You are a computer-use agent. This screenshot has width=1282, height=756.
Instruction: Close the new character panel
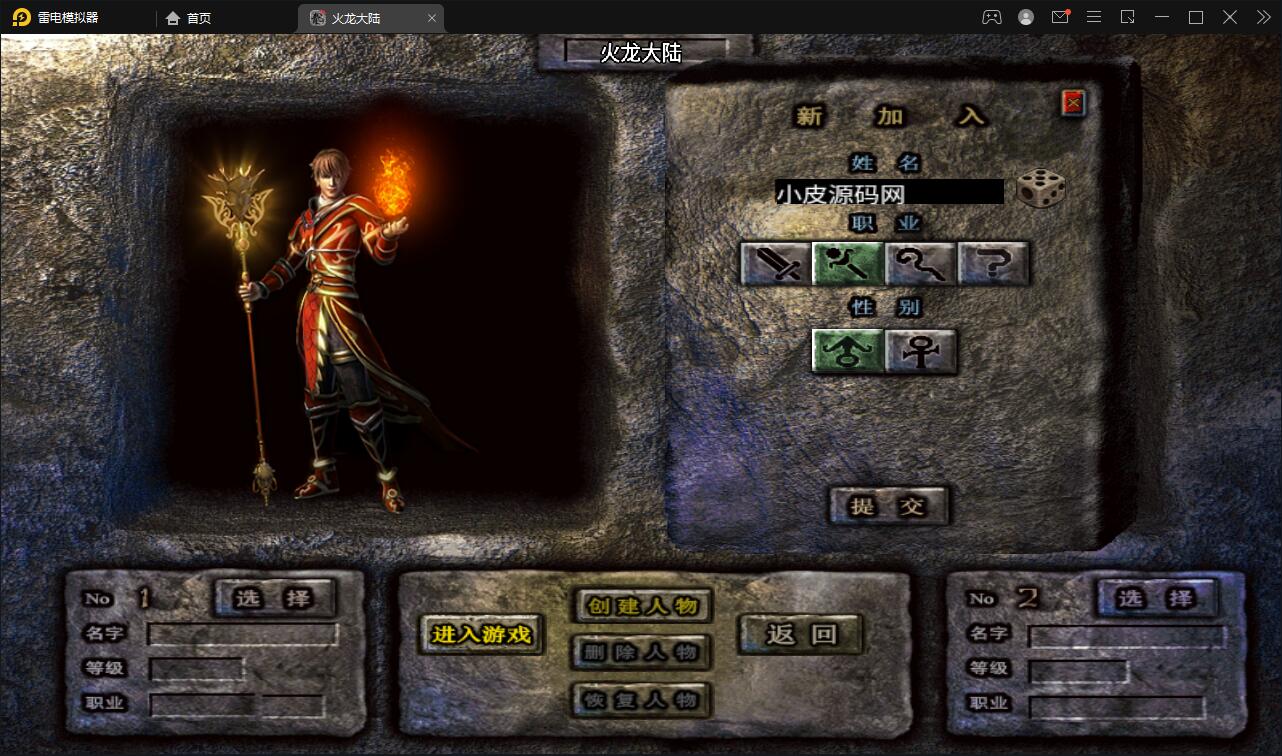click(x=1073, y=102)
